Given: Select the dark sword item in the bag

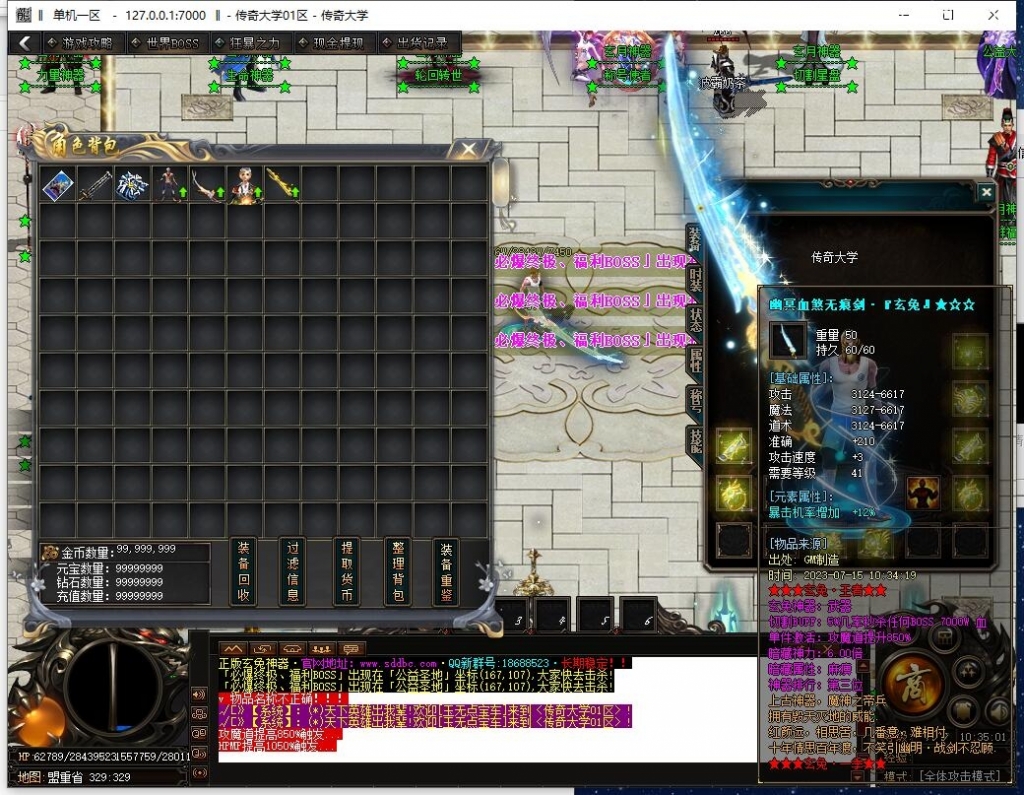Looking at the screenshot, I should 95,185.
